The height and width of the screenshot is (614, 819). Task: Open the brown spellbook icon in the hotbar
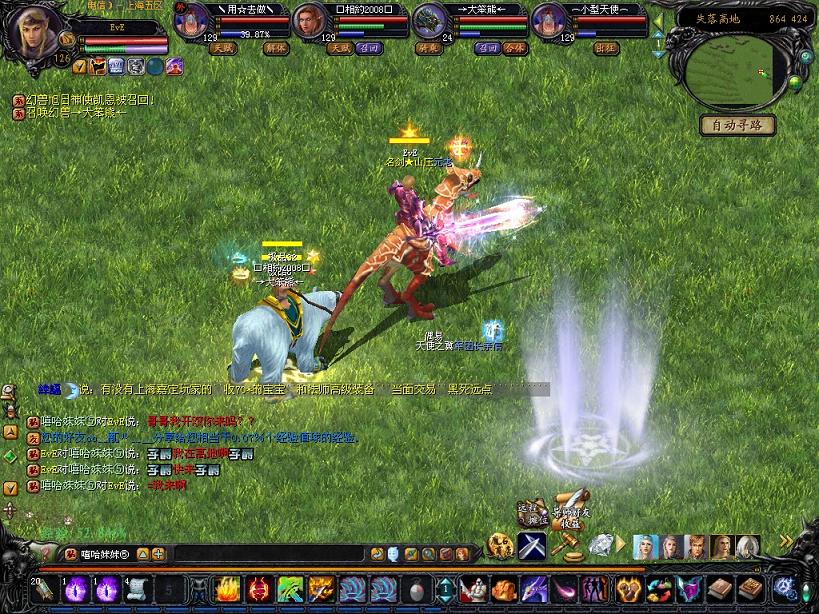pos(719,589)
